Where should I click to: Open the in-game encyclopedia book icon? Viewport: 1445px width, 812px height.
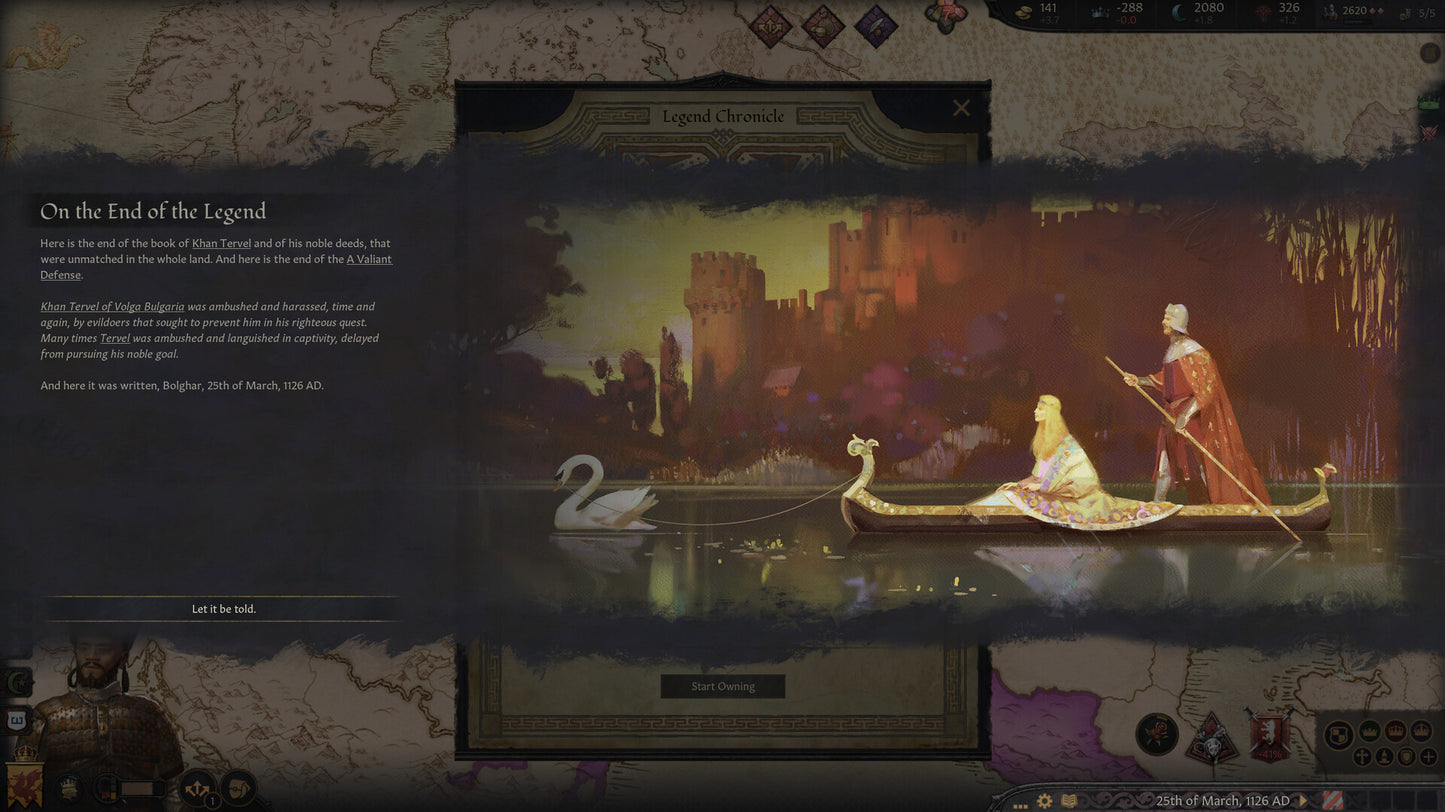[x=1068, y=801]
